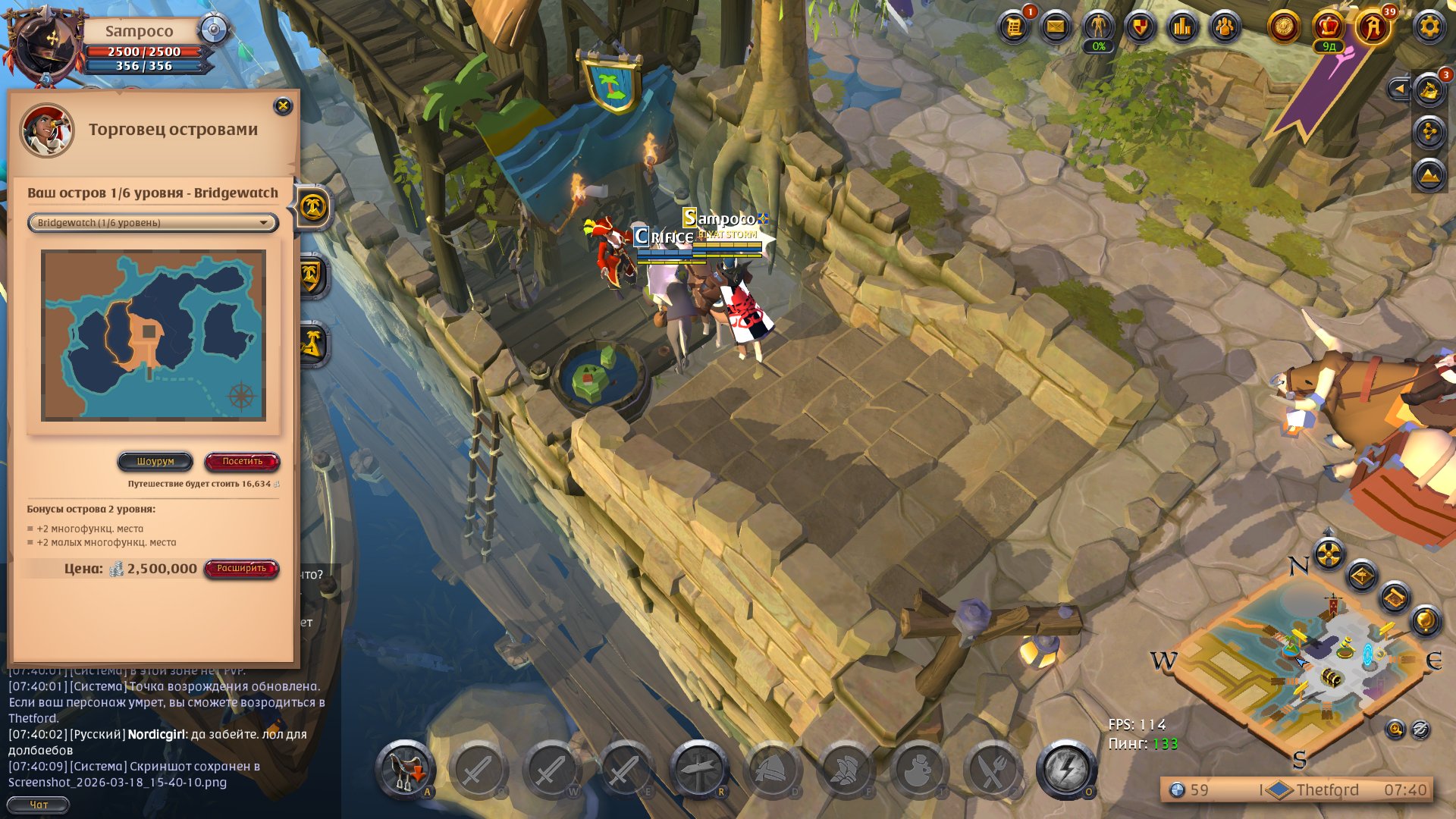Open the Bridgewatch island dropdown
The width and height of the screenshot is (1456, 819).
pyautogui.click(x=153, y=222)
